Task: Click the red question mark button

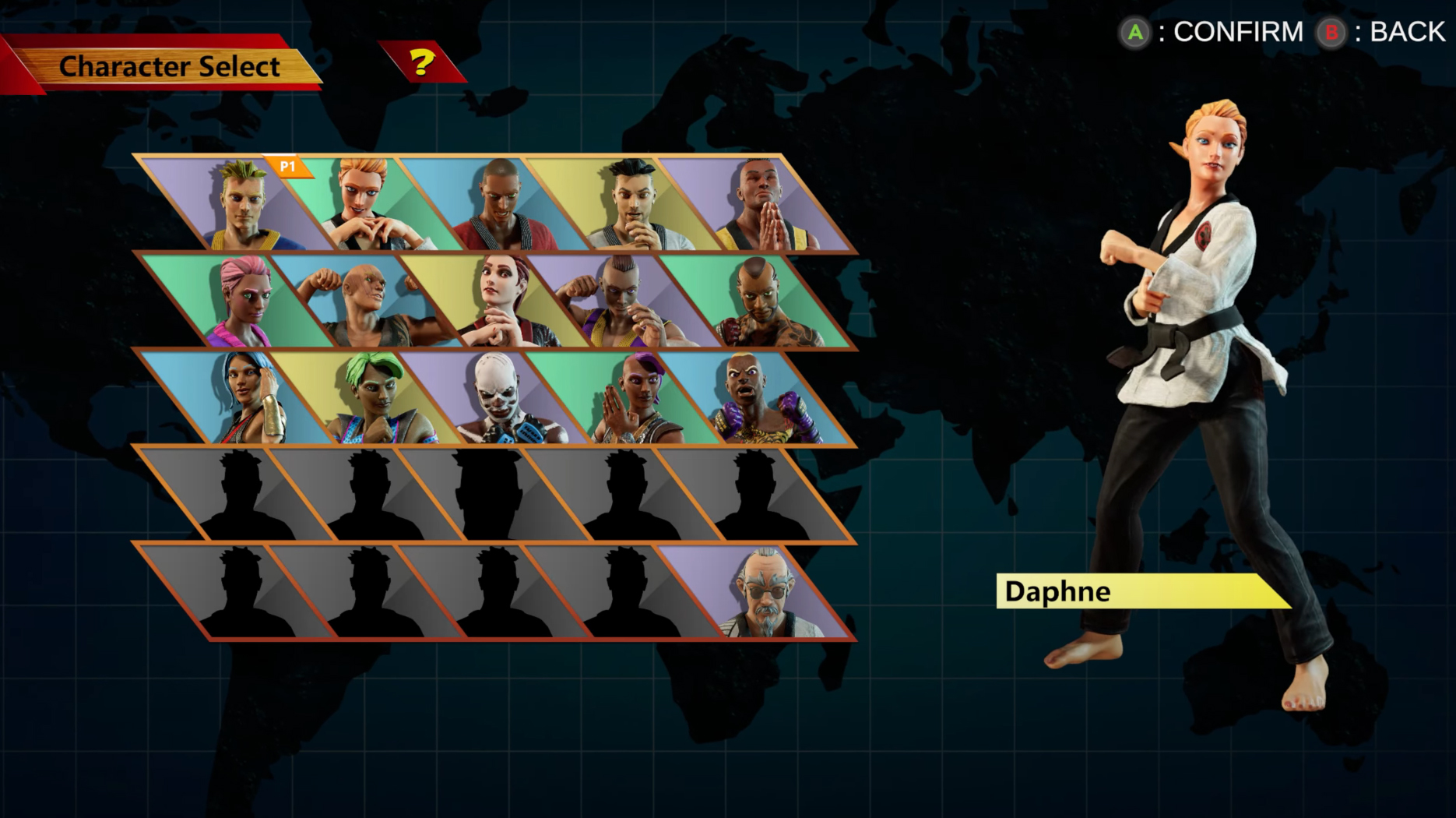Action: 422,62
